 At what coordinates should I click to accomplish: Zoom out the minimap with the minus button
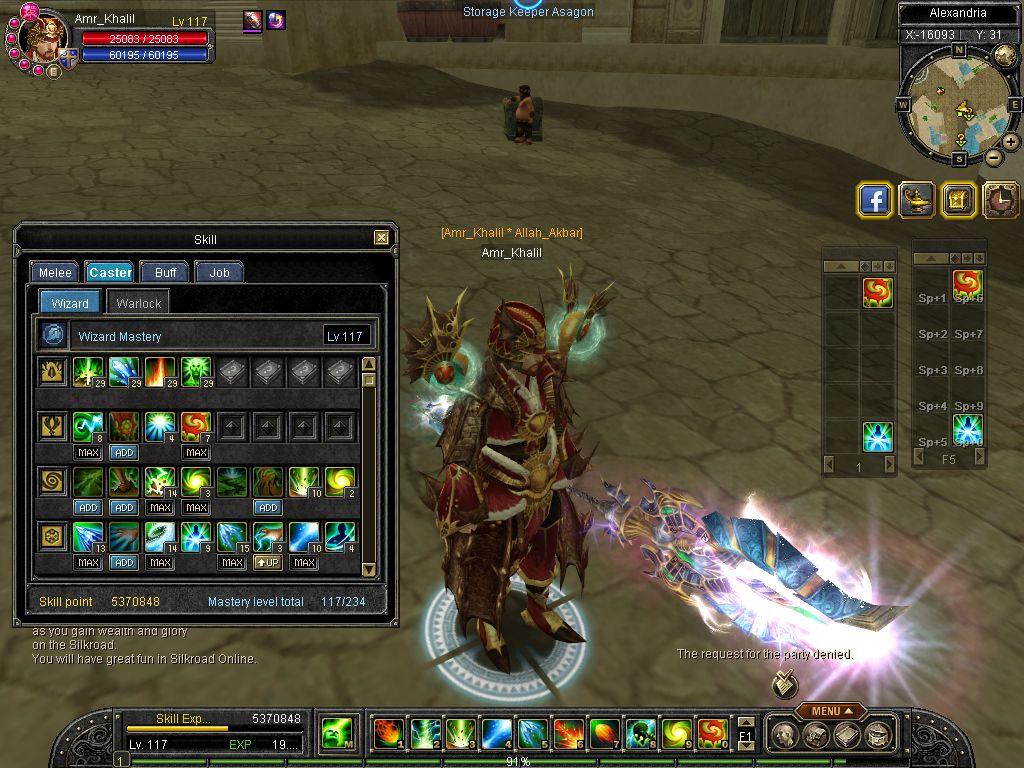click(993, 157)
